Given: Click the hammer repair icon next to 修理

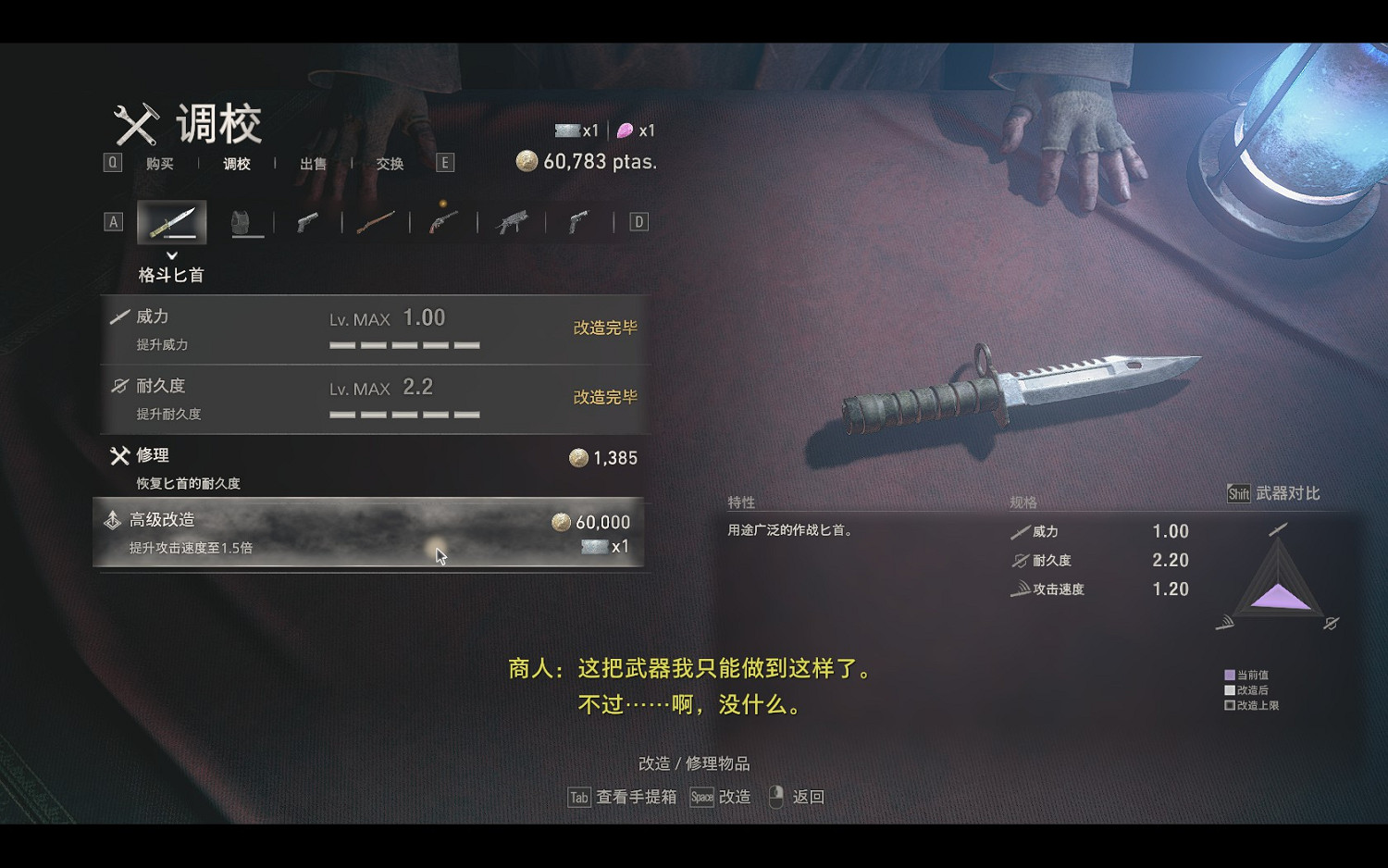Looking at the screenshot, I should [119, 455].
